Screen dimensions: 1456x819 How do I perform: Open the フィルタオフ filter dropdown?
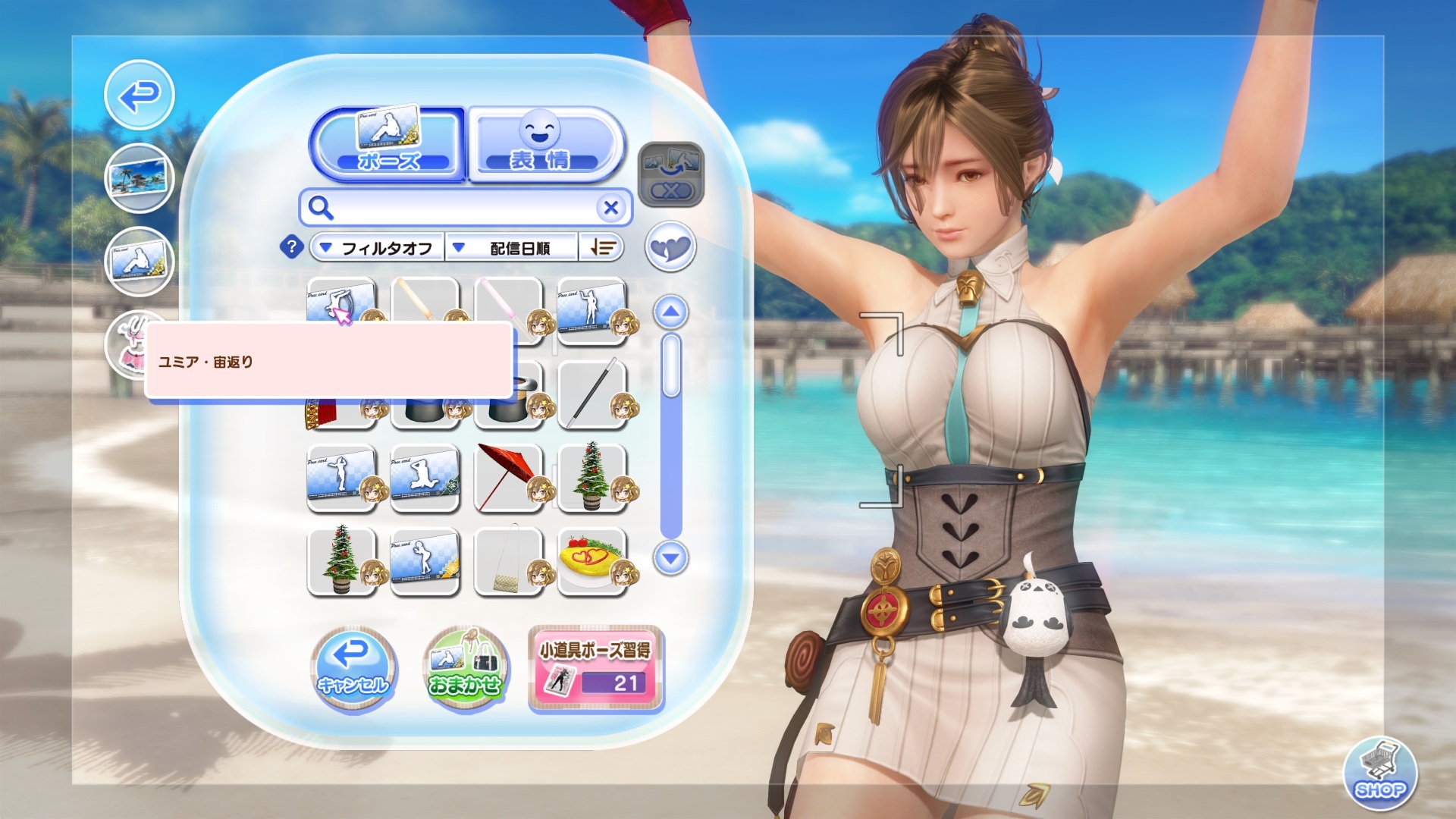tap(377, 248)
